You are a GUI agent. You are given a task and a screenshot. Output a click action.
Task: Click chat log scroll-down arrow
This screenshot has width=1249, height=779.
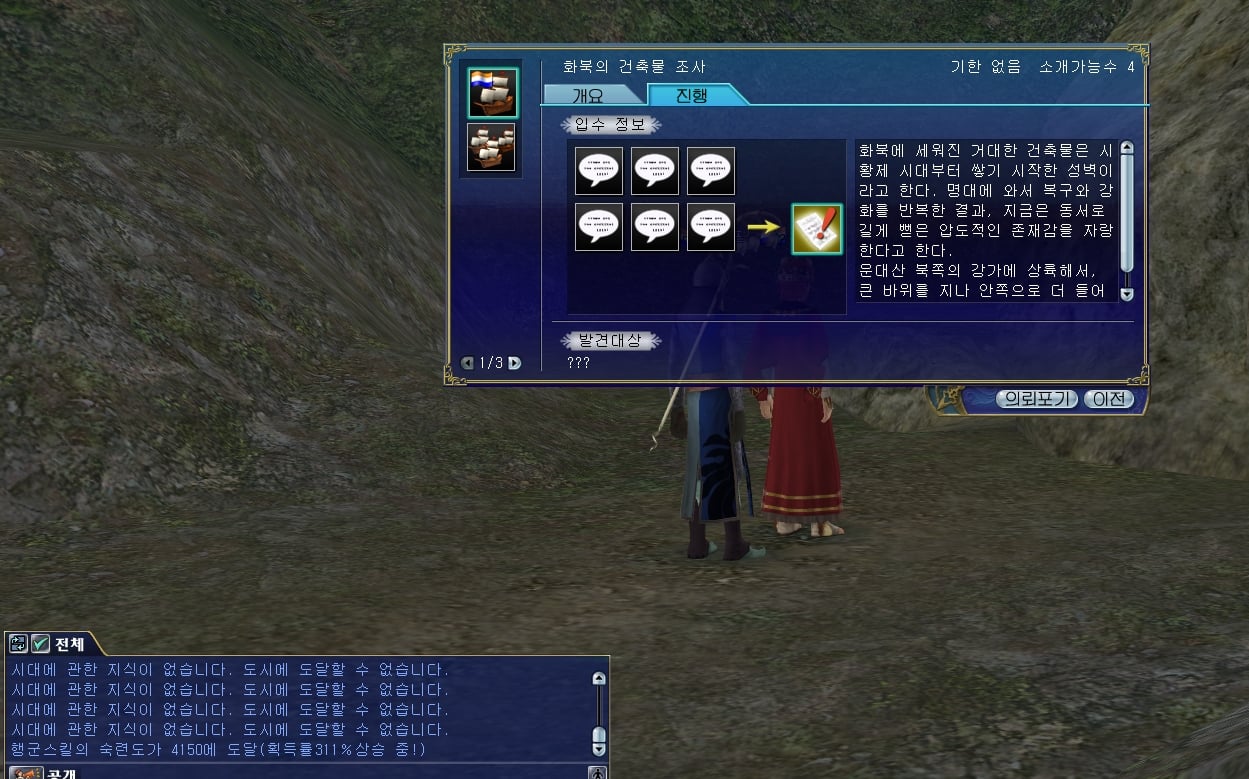[599, 749]
